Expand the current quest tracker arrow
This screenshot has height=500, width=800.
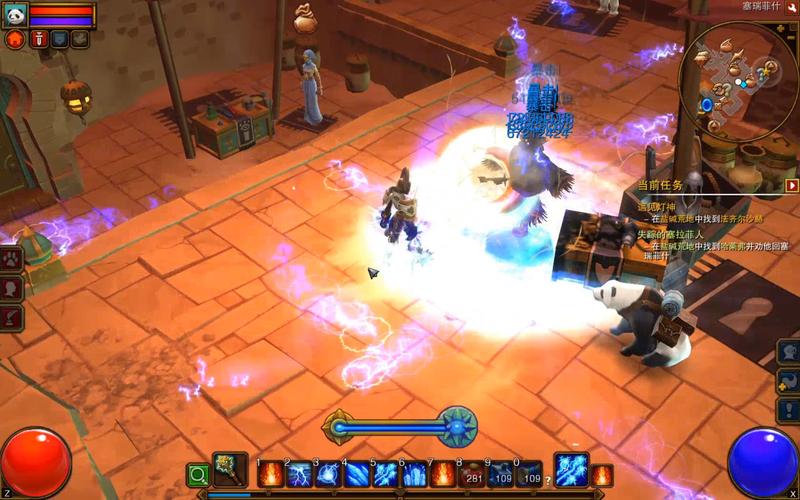point(792,185)
